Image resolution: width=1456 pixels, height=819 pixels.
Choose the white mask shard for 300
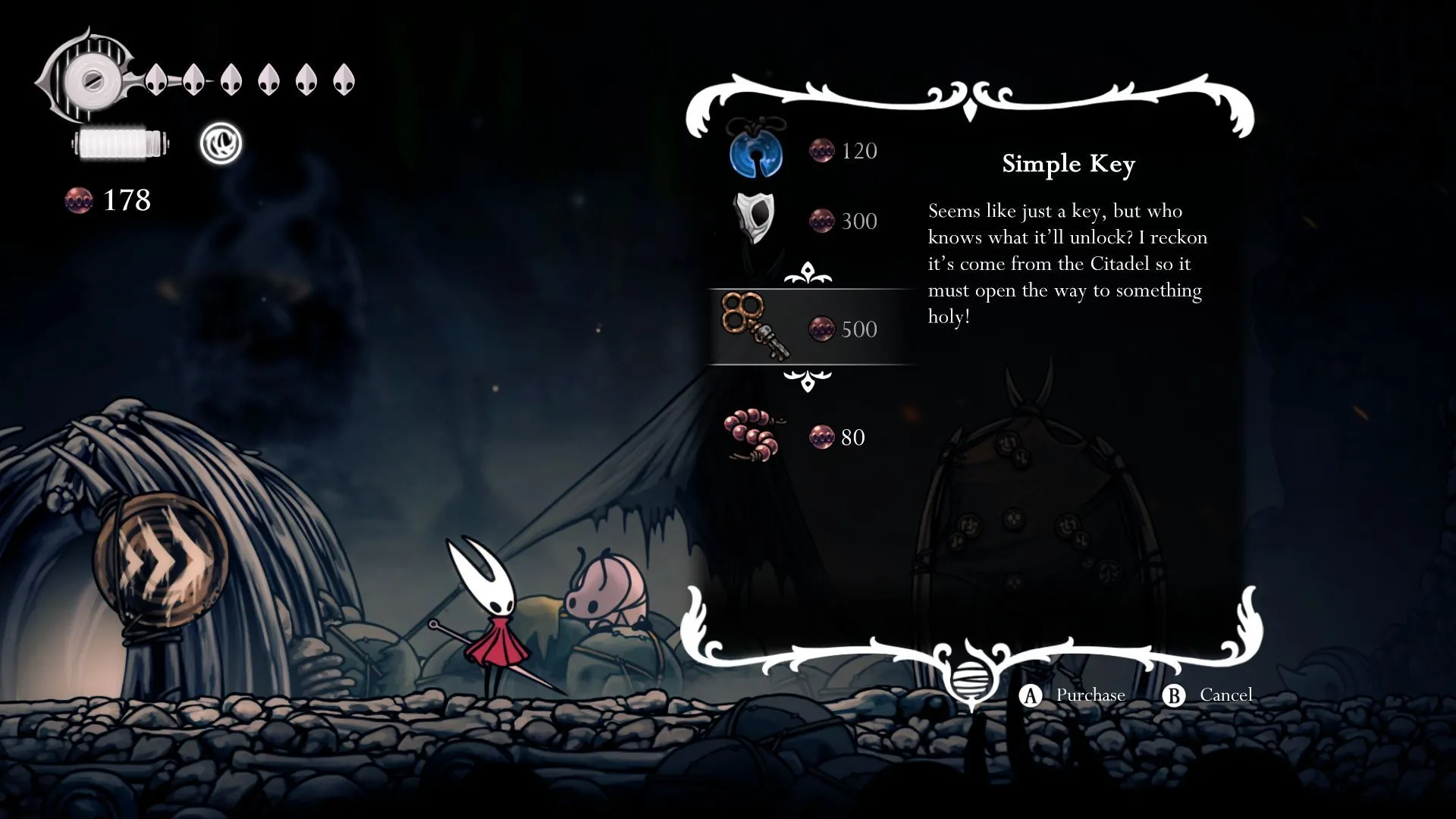(x=755, y=220)
